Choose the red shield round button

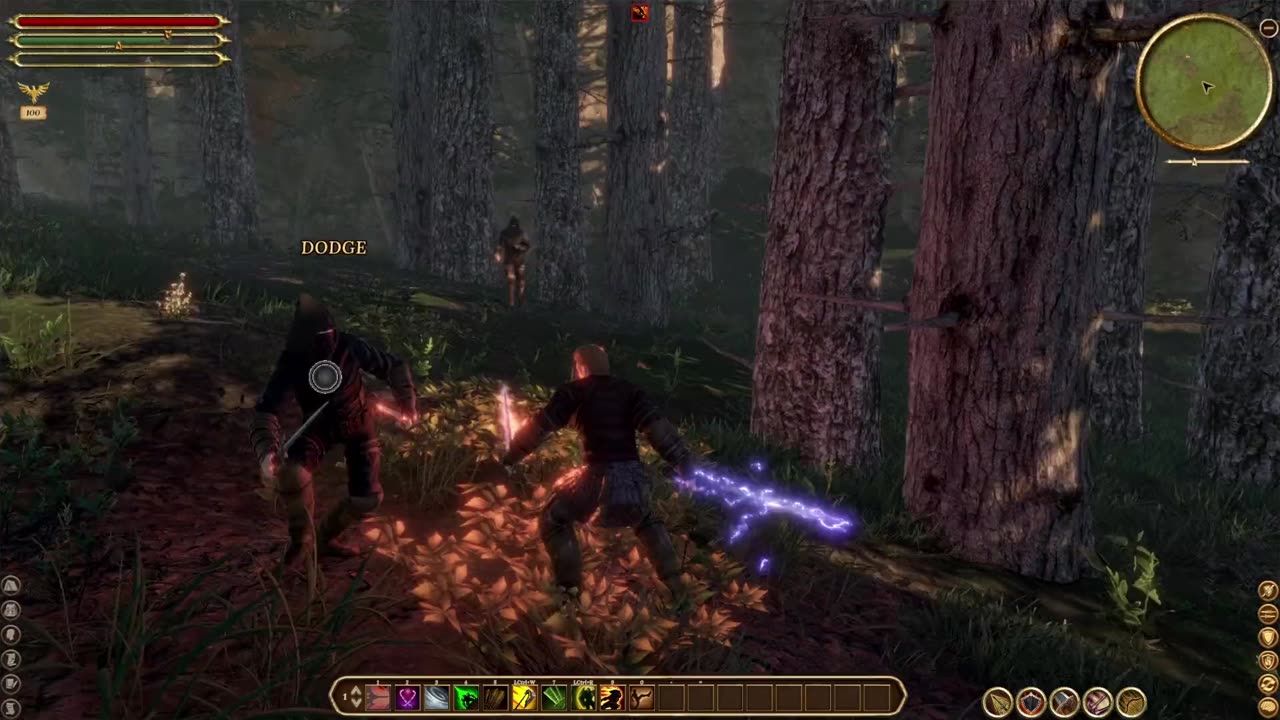(x=1031, y=703)
